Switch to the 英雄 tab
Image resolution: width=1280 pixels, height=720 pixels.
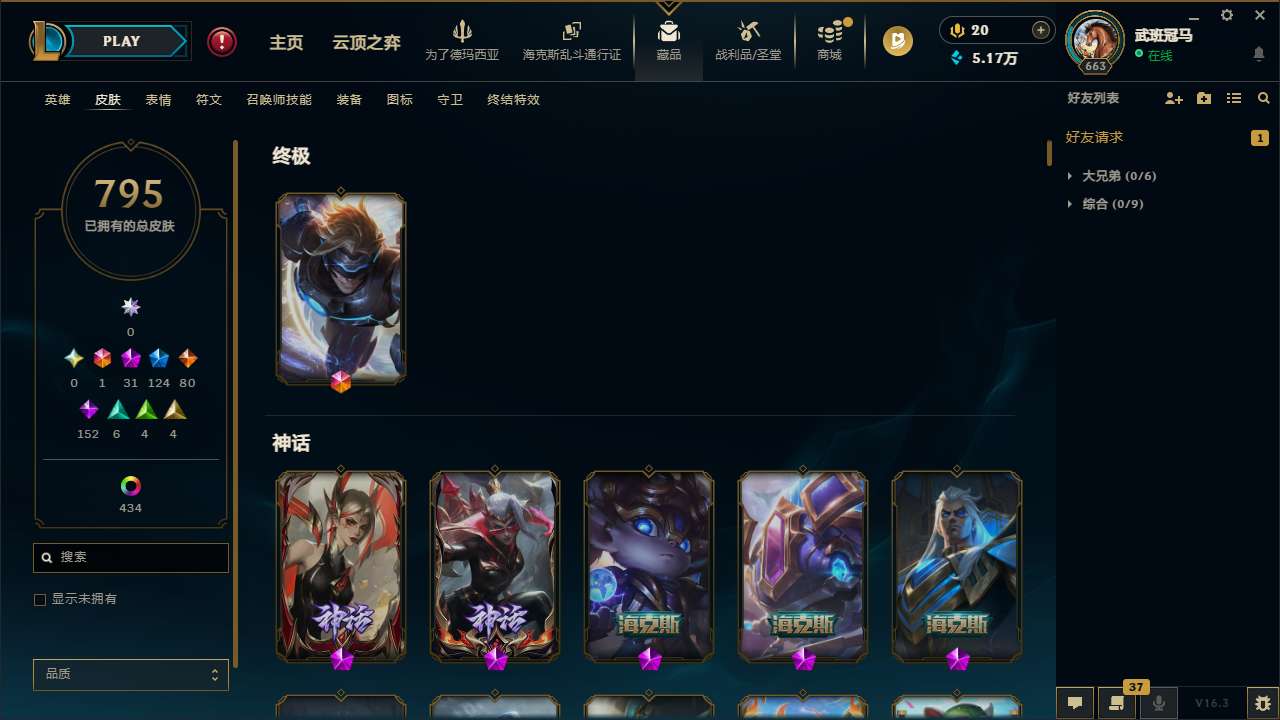pyautogui.click(x=57, y=100)
